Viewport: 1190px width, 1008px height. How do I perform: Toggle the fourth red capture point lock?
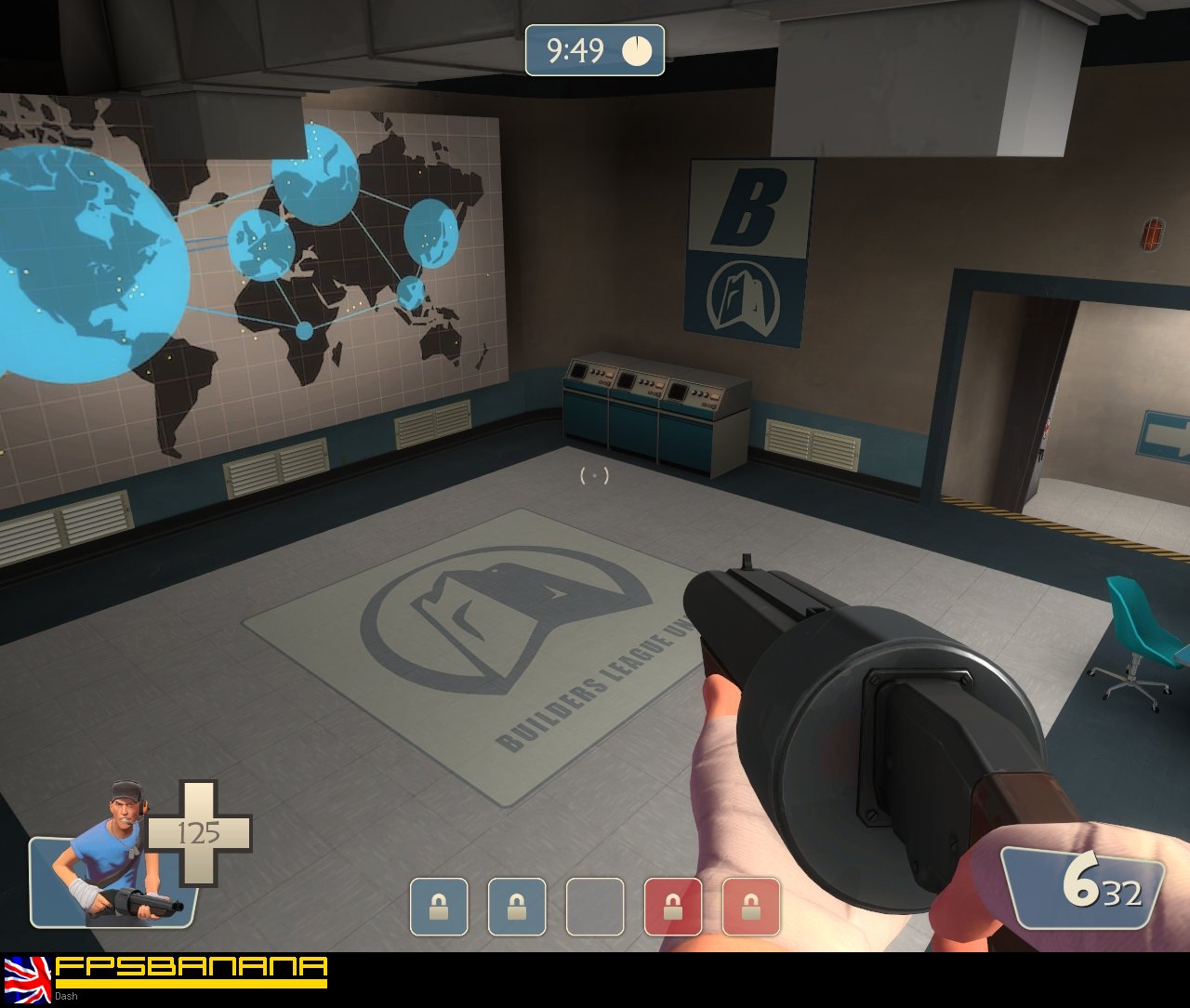tap(671, 908)
